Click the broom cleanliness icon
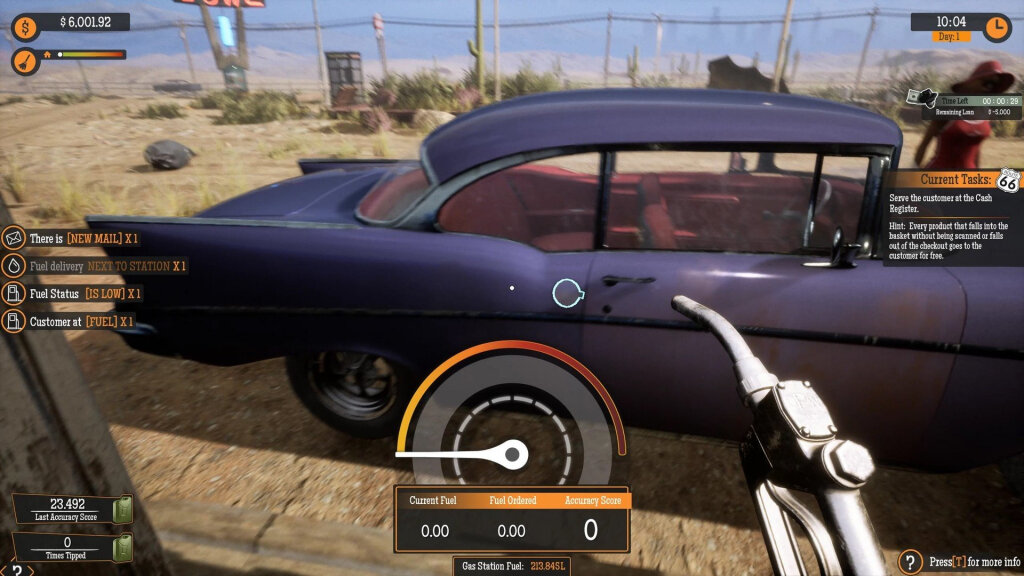Image resolution: width=1024 pixels, height=576 pixels. pos(25,61)
